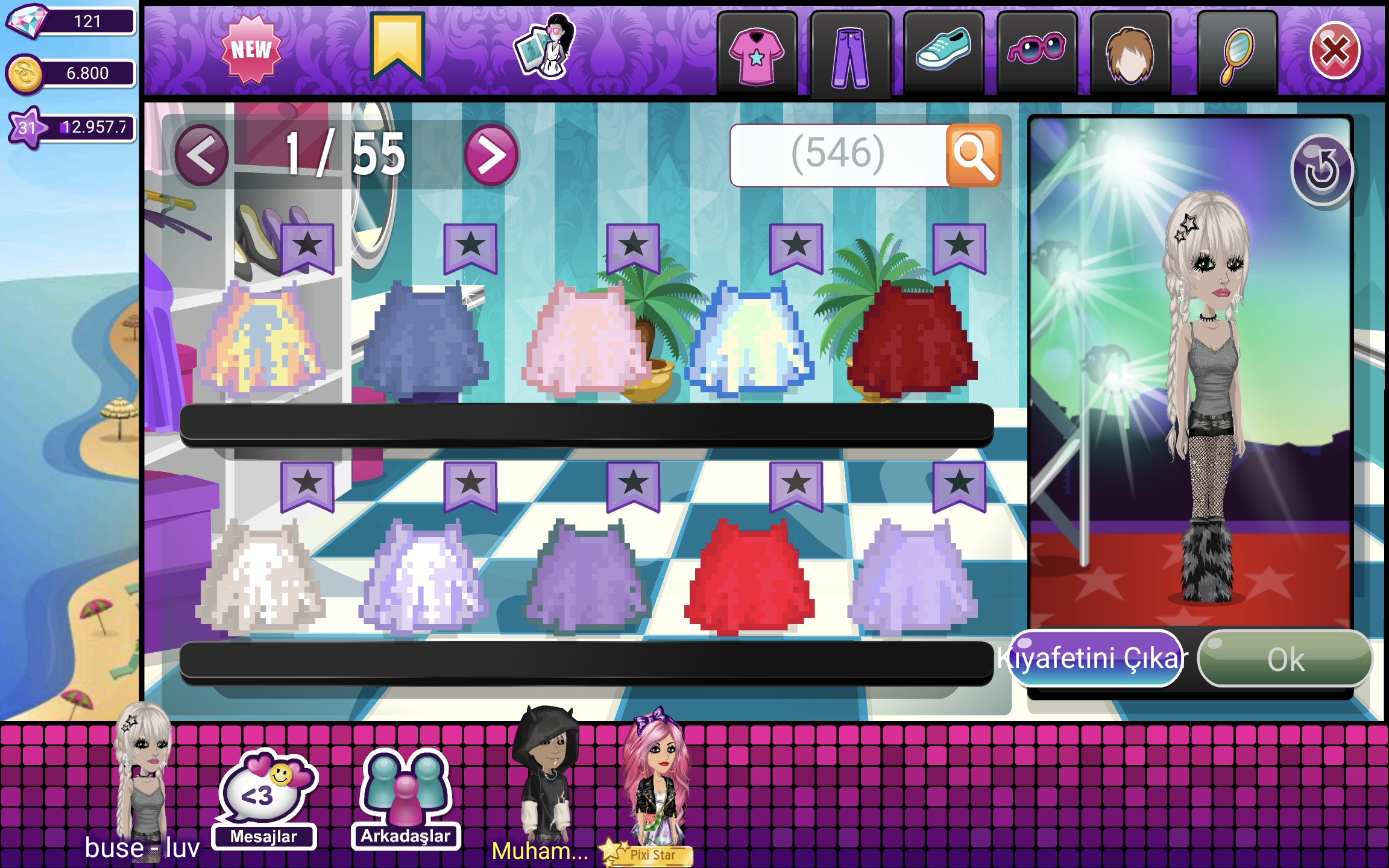1389x868 pixels.
Task: Click the orange magnifier search button
Action: (x=973, y=156)
